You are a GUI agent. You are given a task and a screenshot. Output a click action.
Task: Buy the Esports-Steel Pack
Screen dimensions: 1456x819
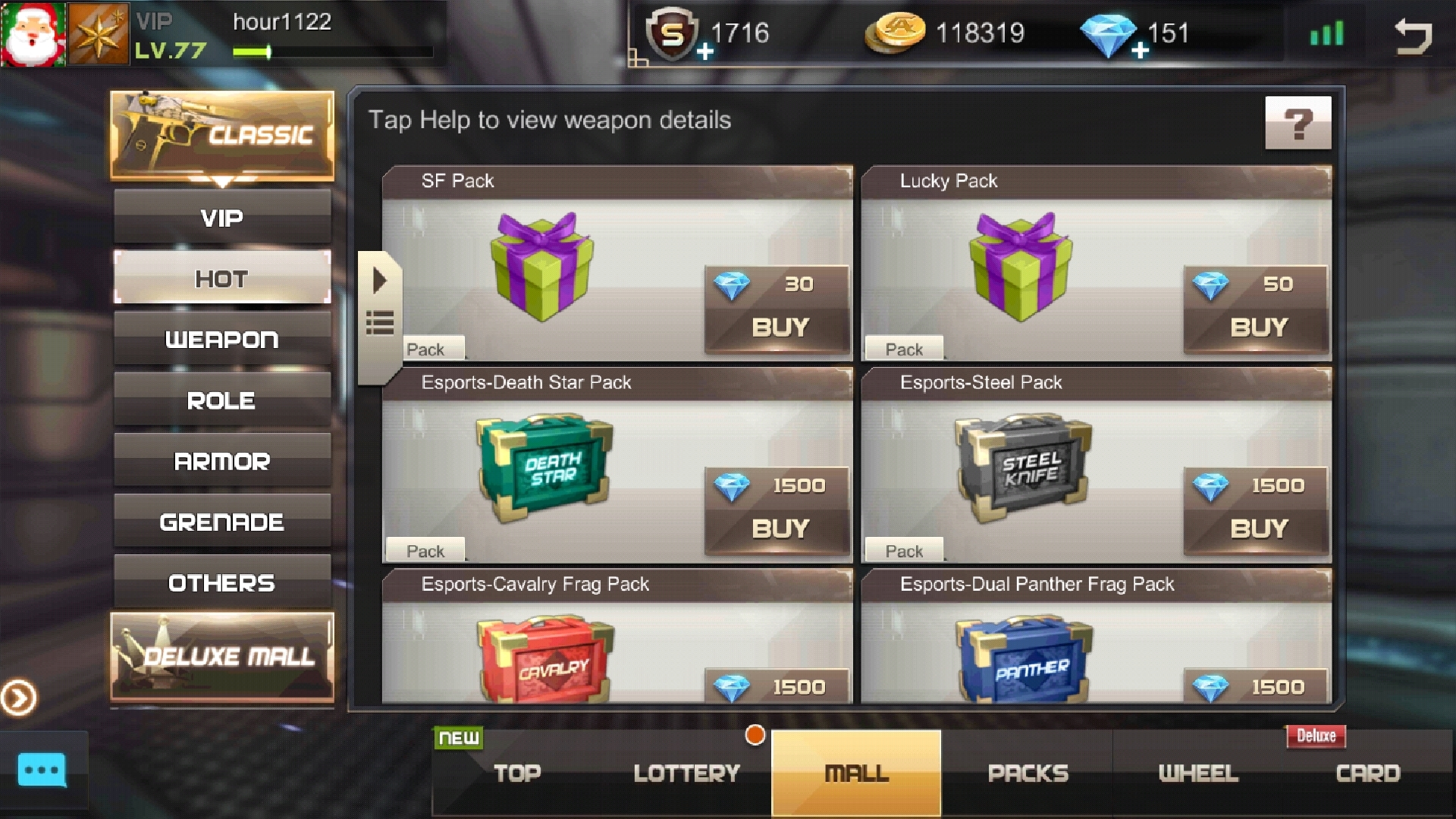tap(1257, 528)
